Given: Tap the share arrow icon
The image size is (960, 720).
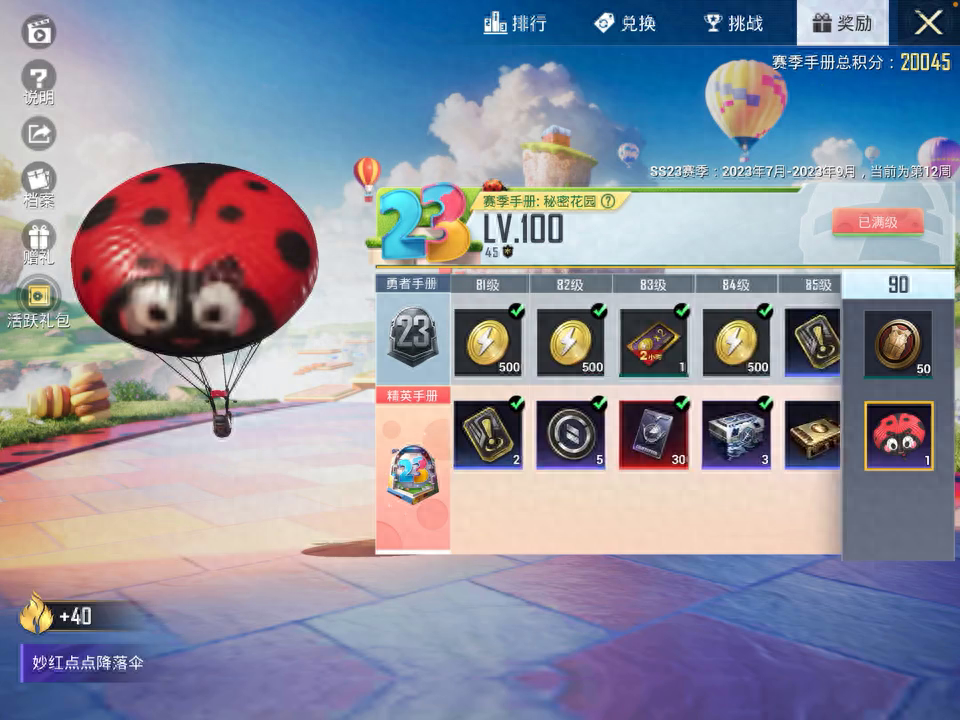Looking at the screenshot, I should pyautogui.click(x=39, y=133).
